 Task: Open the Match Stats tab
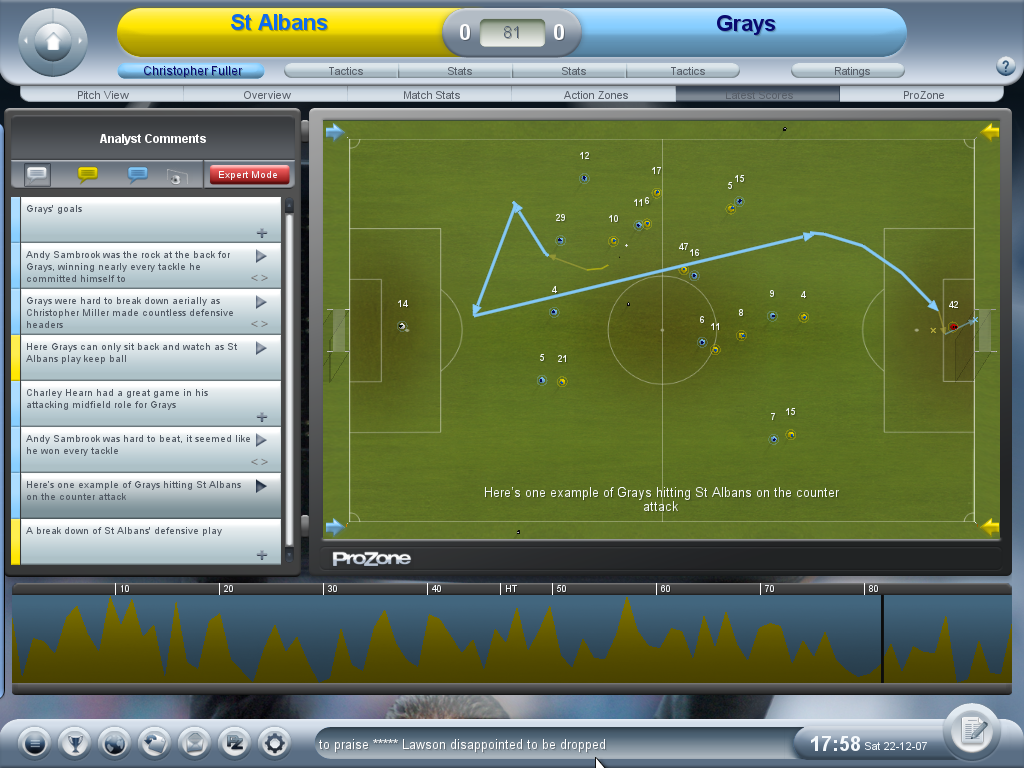431,95
